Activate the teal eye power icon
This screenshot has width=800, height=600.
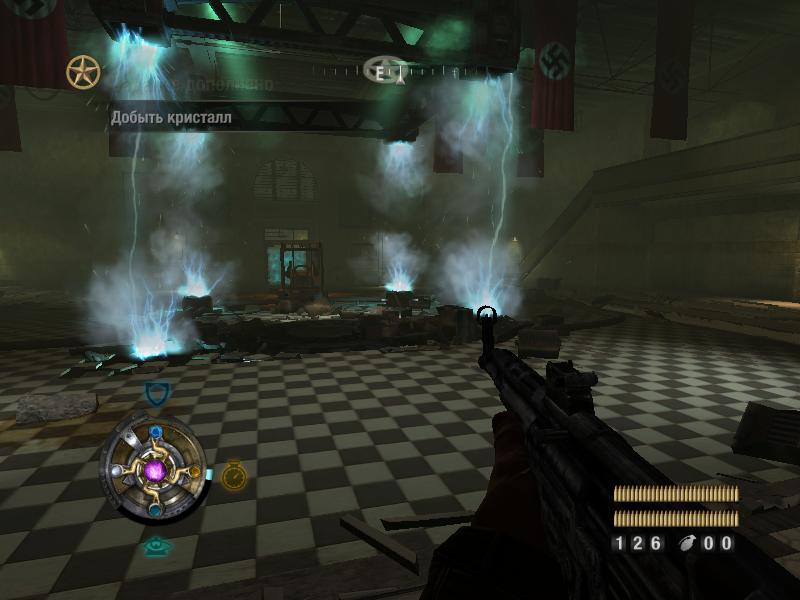tap(155, 546)
